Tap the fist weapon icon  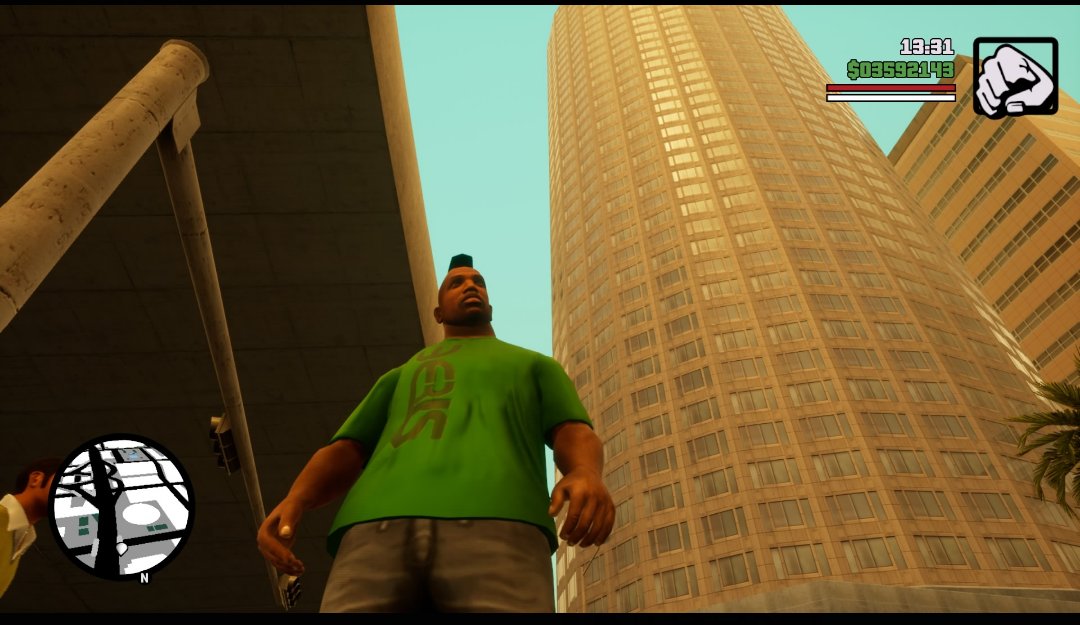[x=1014, y=78]
